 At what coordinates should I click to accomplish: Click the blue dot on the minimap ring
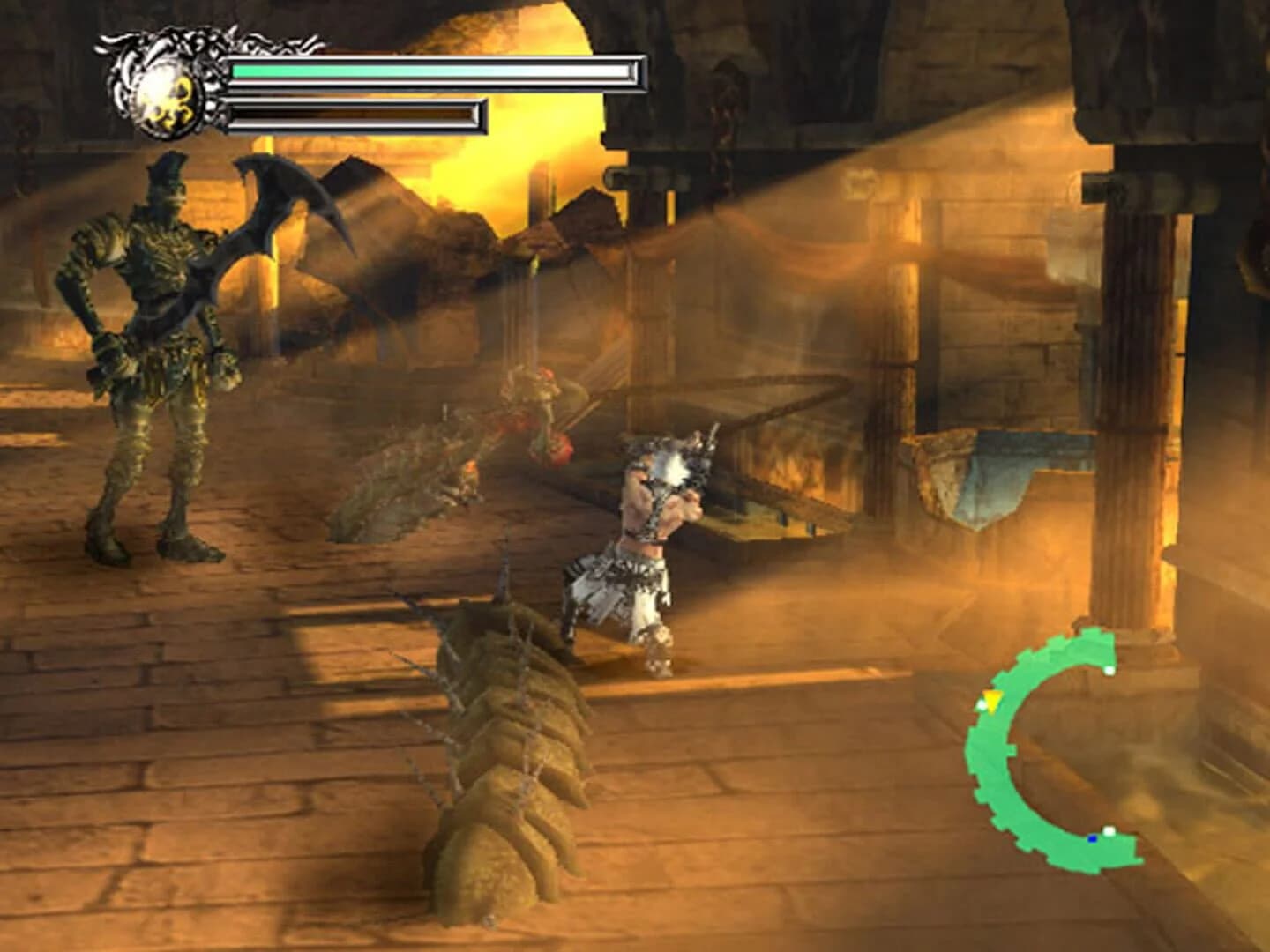[1092, 838]
